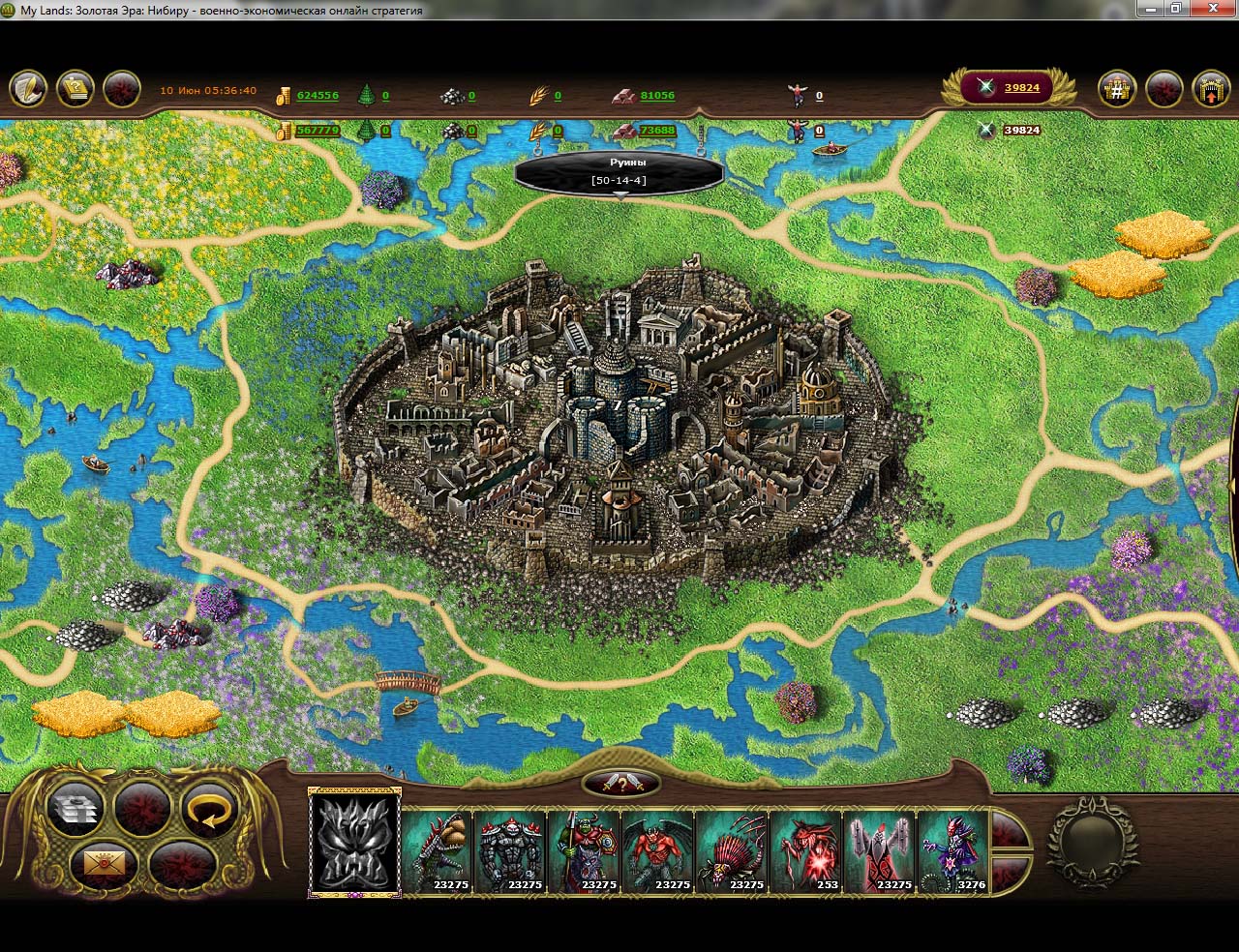Select the red winged demon unit slot
This screenshot has width=1239, height=952.
pyautogui.click(x=658, y=850)
